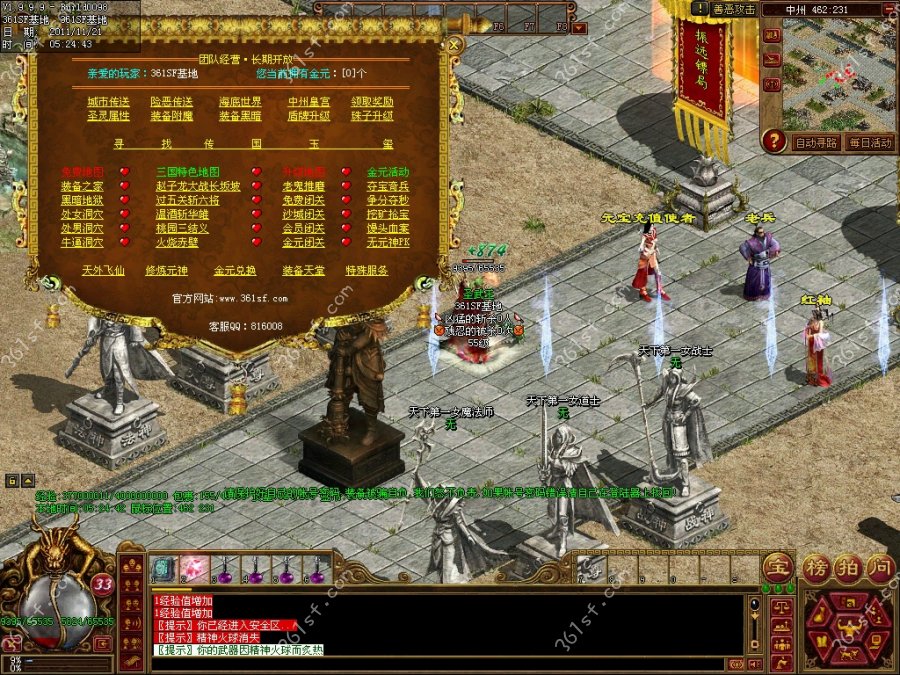Select the 夺宝奇兵 gold activity link
Image resolution: width=900 pixels, height=675 pixels.
(387, 186)
